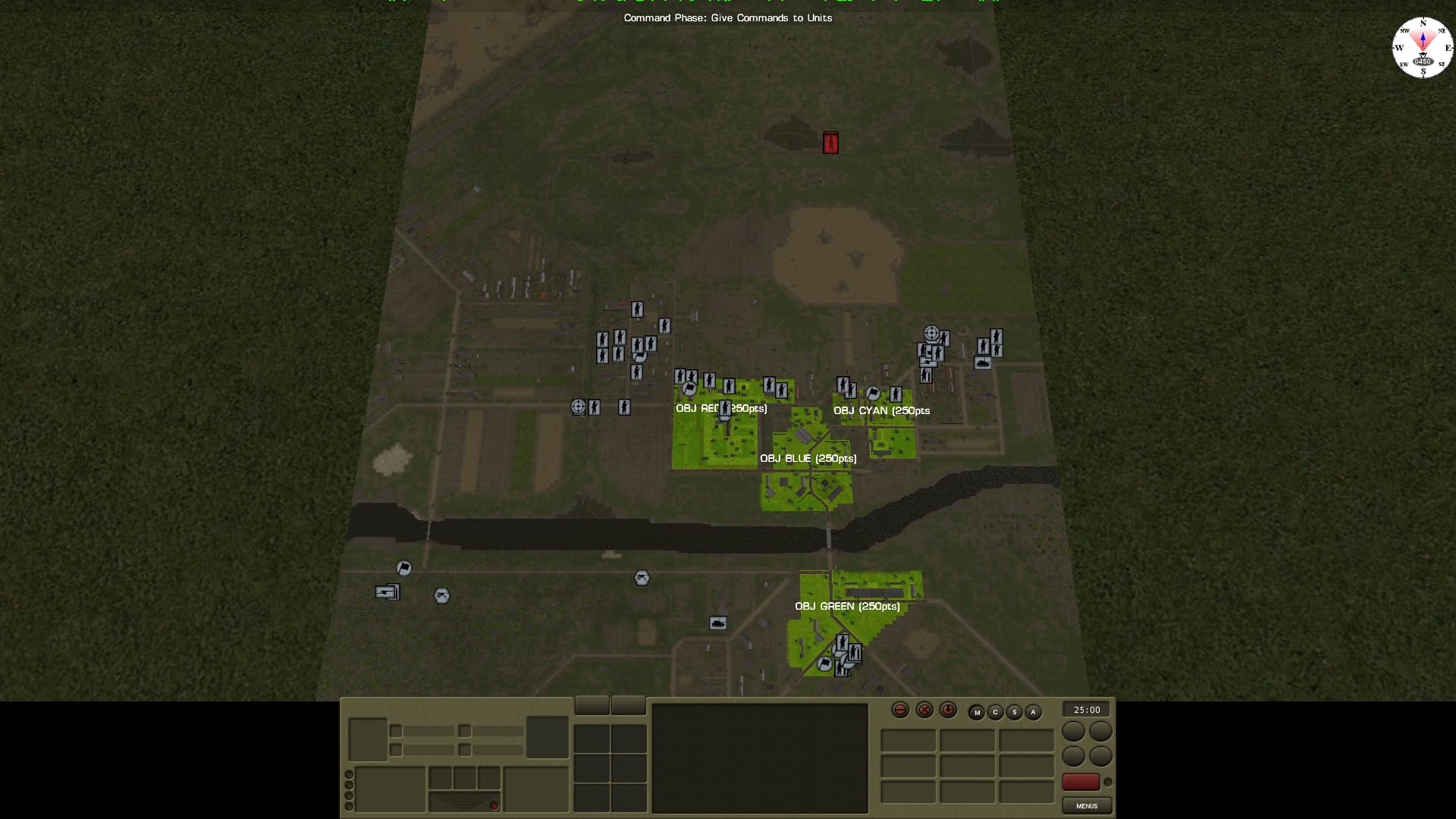Viewport: 1456px width, 819px height.
Task: Open the MENUS button
Action: click(1086, 805)
